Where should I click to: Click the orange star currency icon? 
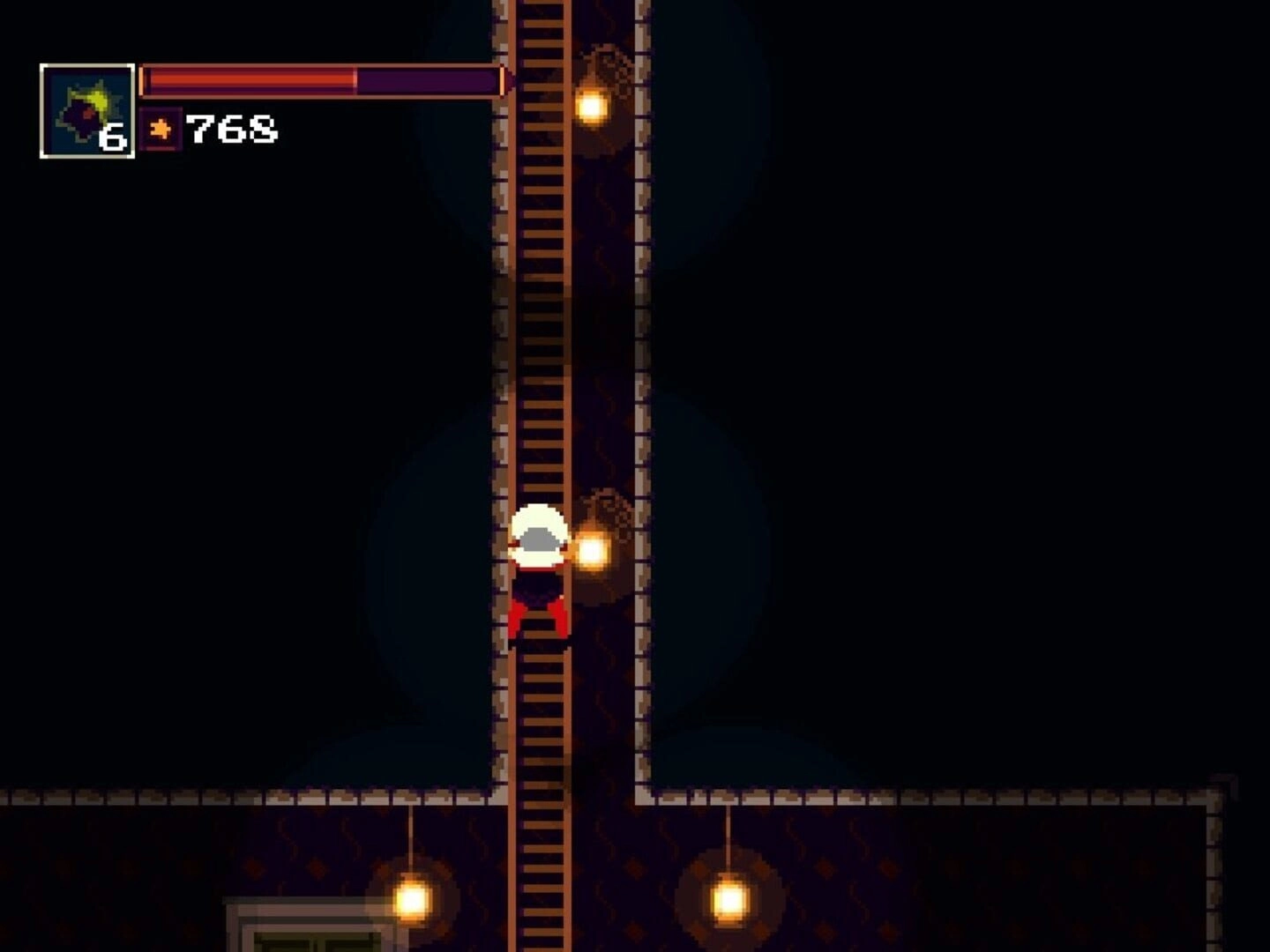click(161, 130)
